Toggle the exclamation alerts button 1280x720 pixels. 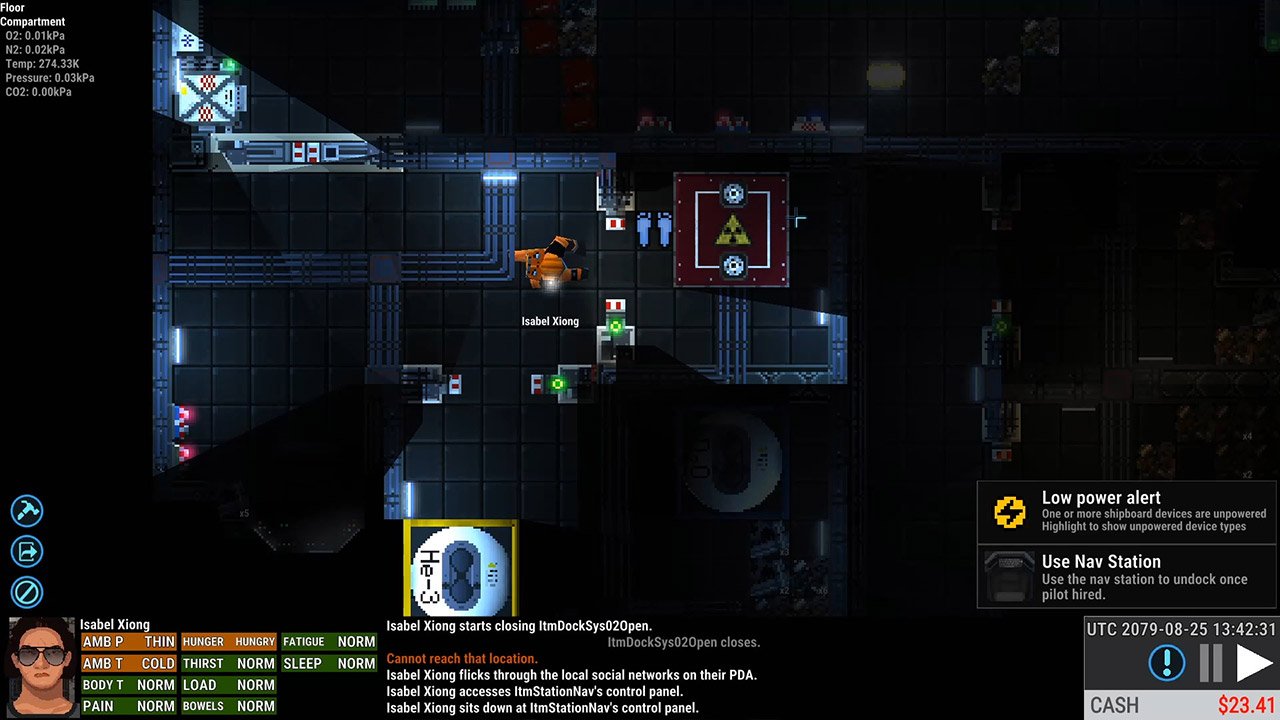pyautogui.click(x=1167, y=663)
